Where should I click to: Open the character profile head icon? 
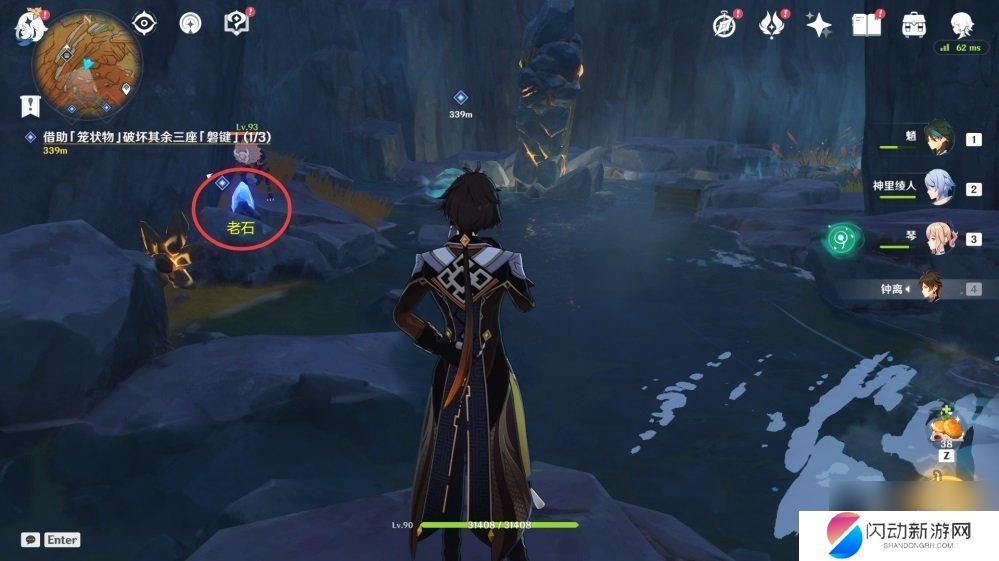click(961, 24)
